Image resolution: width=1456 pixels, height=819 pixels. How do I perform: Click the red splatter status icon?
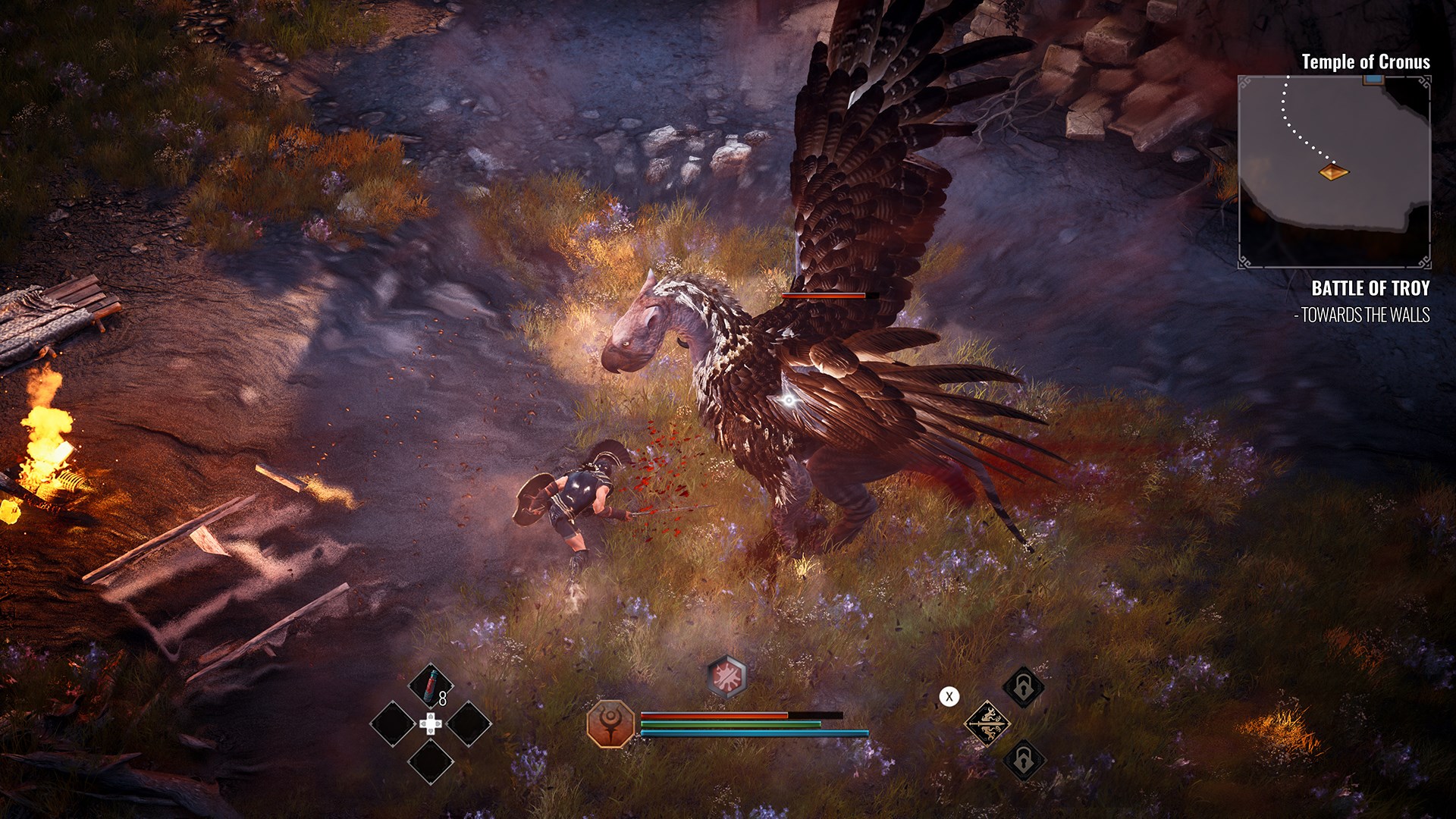coord(727,676)
